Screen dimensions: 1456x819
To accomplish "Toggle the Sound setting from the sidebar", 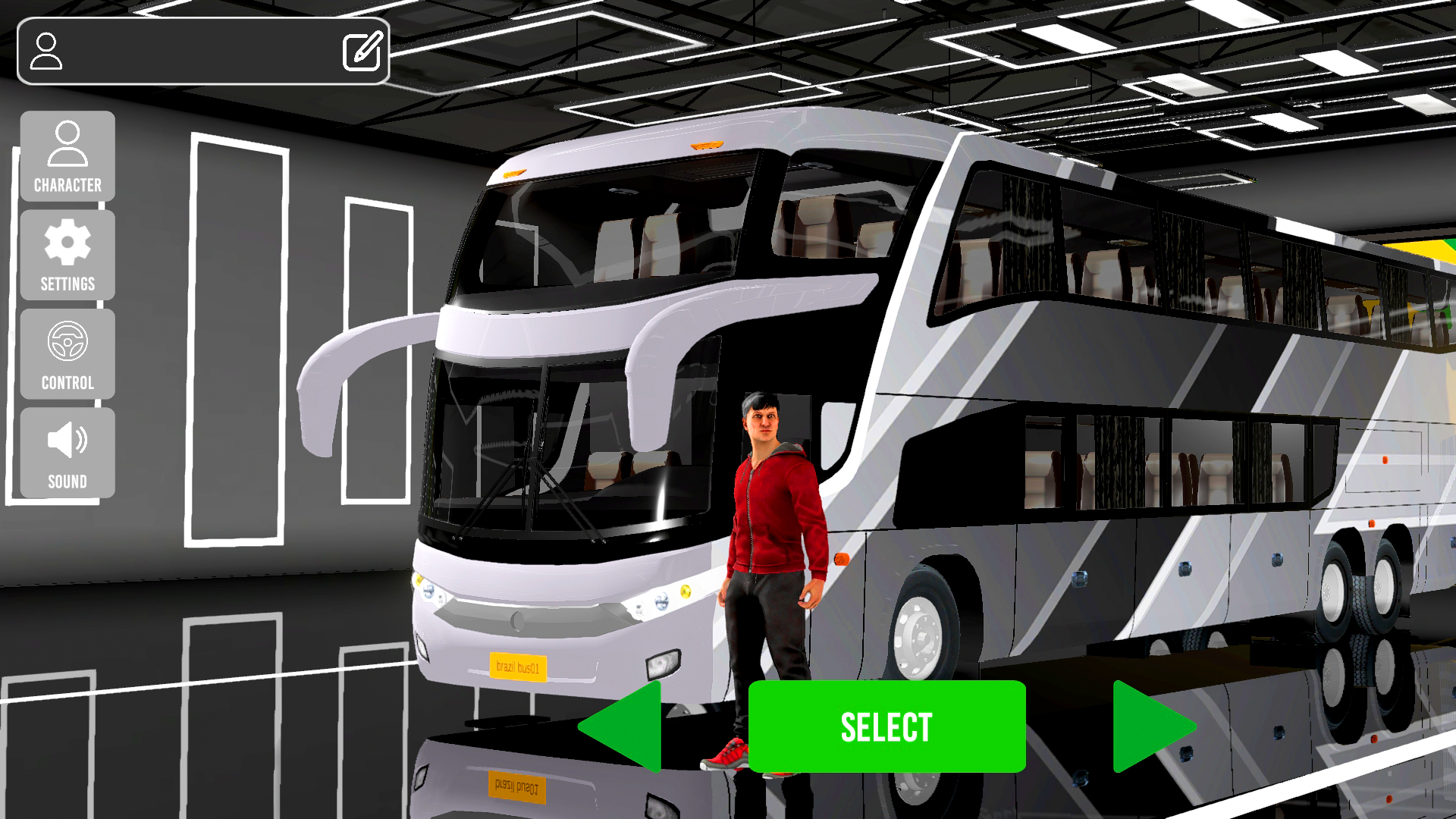I will pyautogui.click(x=67, y=451).
